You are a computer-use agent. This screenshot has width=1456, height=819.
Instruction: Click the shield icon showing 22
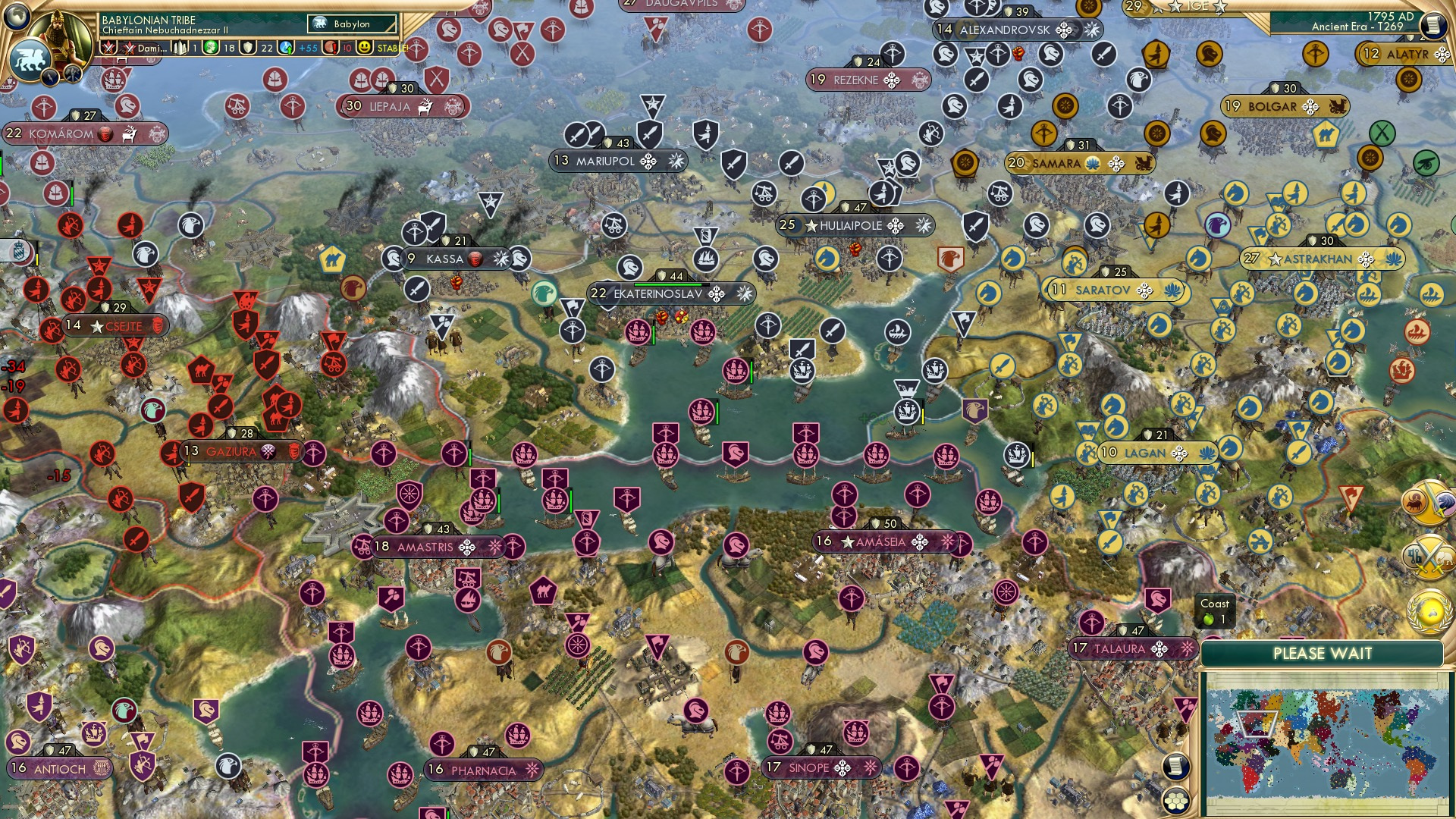246,48
